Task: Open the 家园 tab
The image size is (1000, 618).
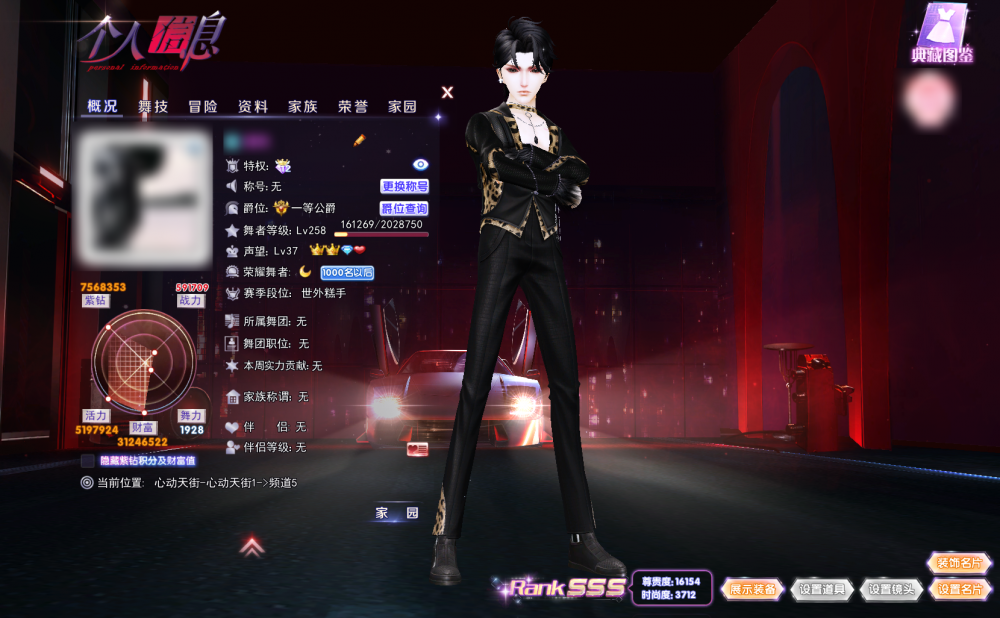Action: [402, 107]
